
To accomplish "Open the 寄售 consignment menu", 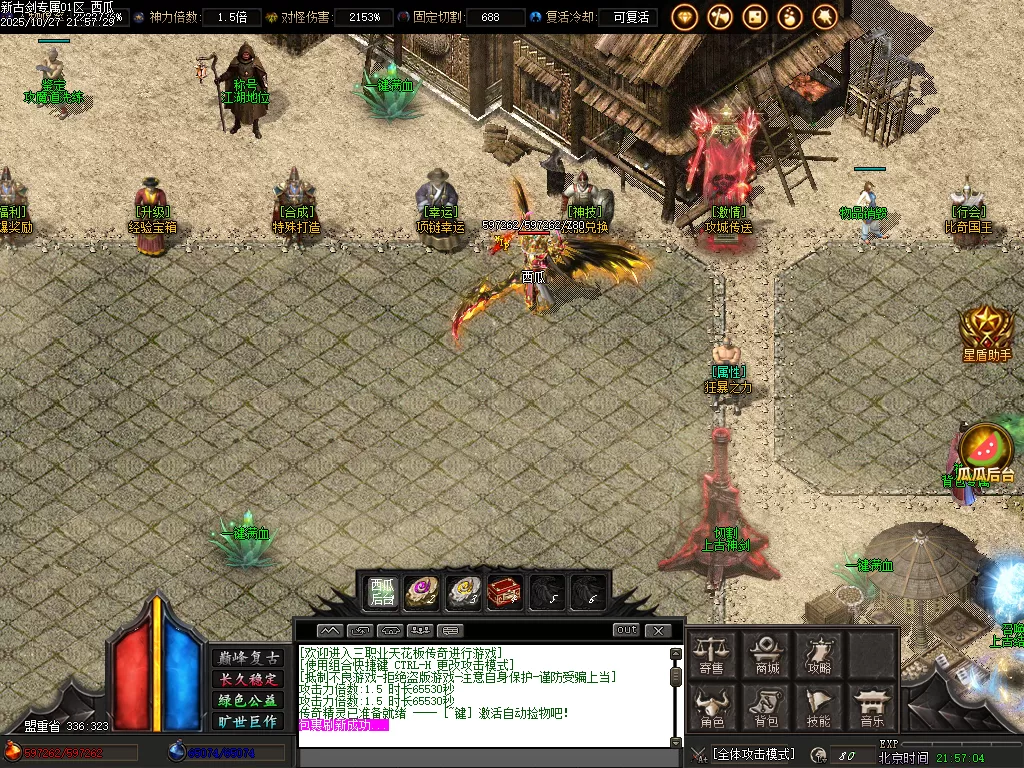I will [712, 654].
